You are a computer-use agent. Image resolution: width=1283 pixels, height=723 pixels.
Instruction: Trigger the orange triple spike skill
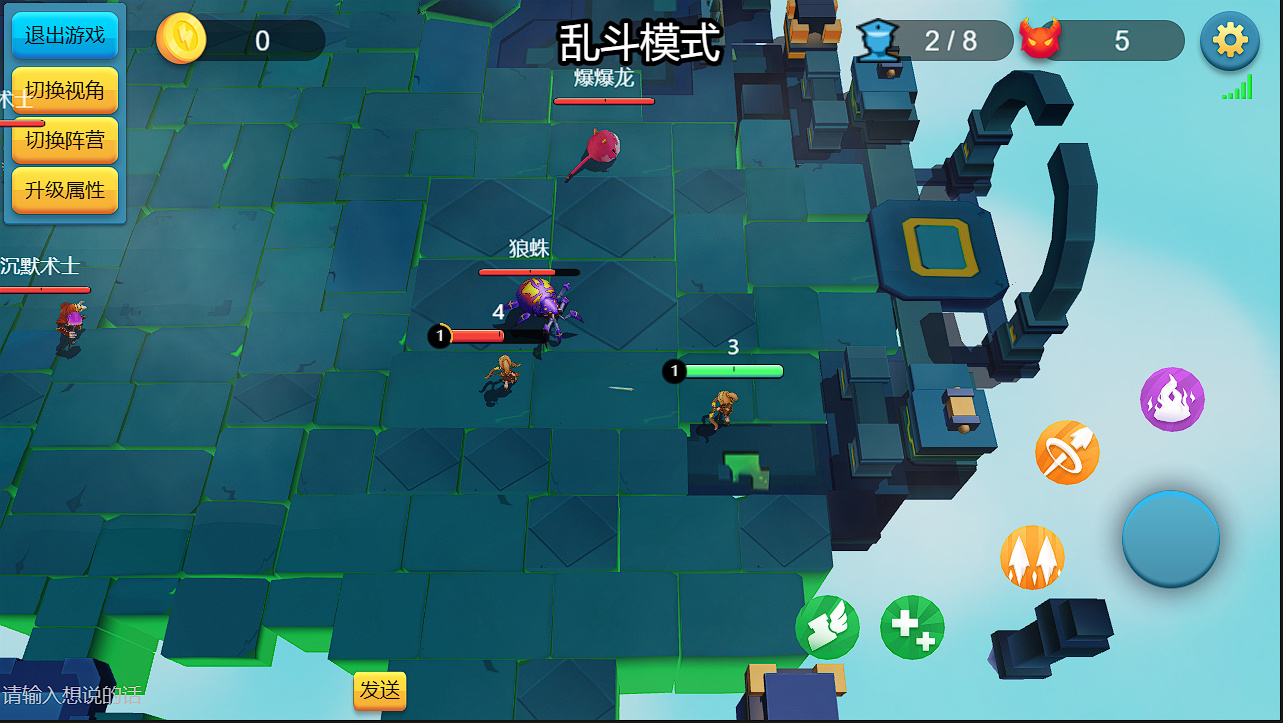coord(1032,558)
